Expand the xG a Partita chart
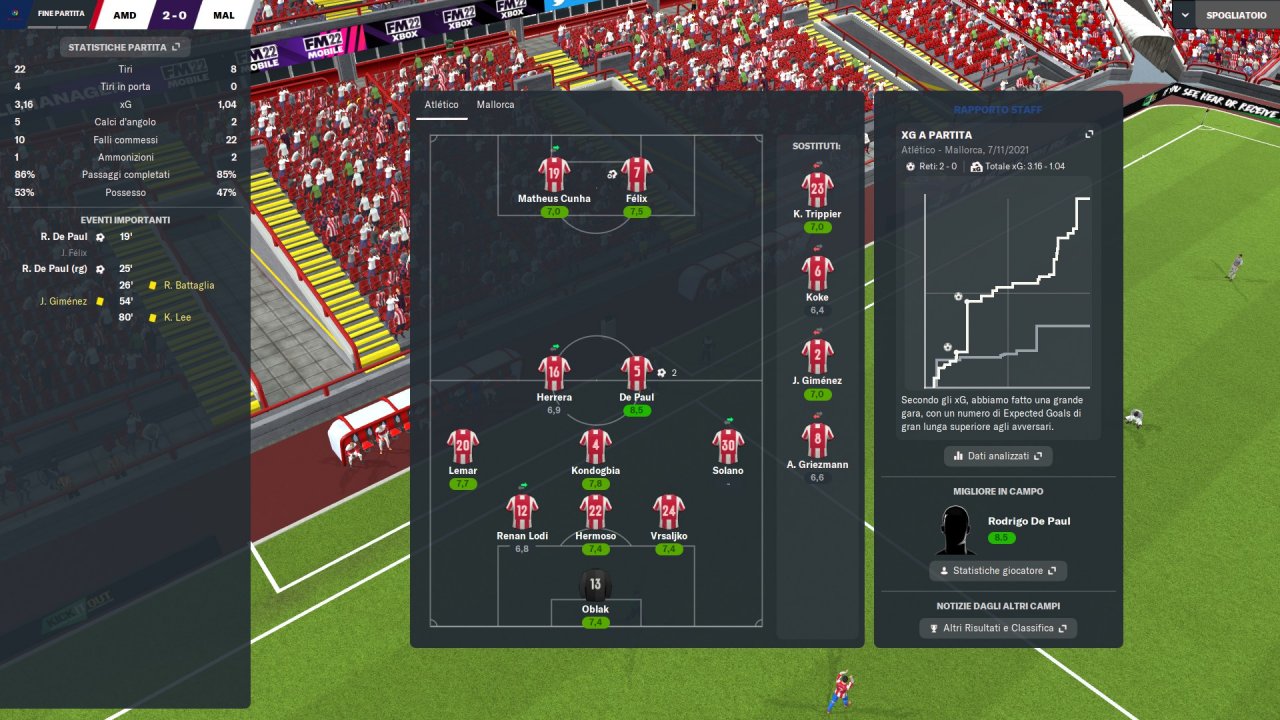This screenshot has height=720, width=1280. pos(1089,135)
